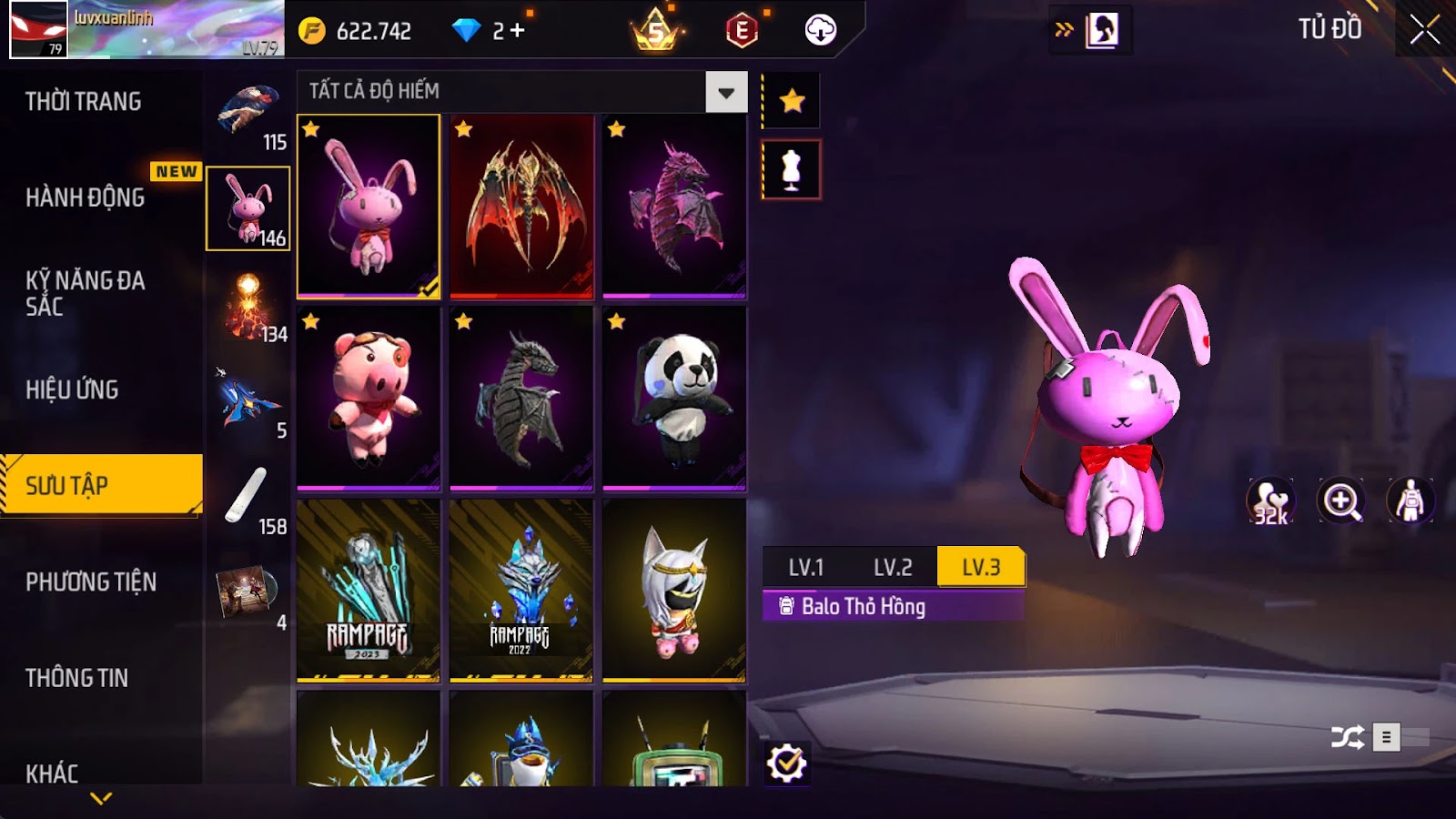
Task: Click the mannequin outfit preset button
Action: pyautogui.click(x=792, y=170)
